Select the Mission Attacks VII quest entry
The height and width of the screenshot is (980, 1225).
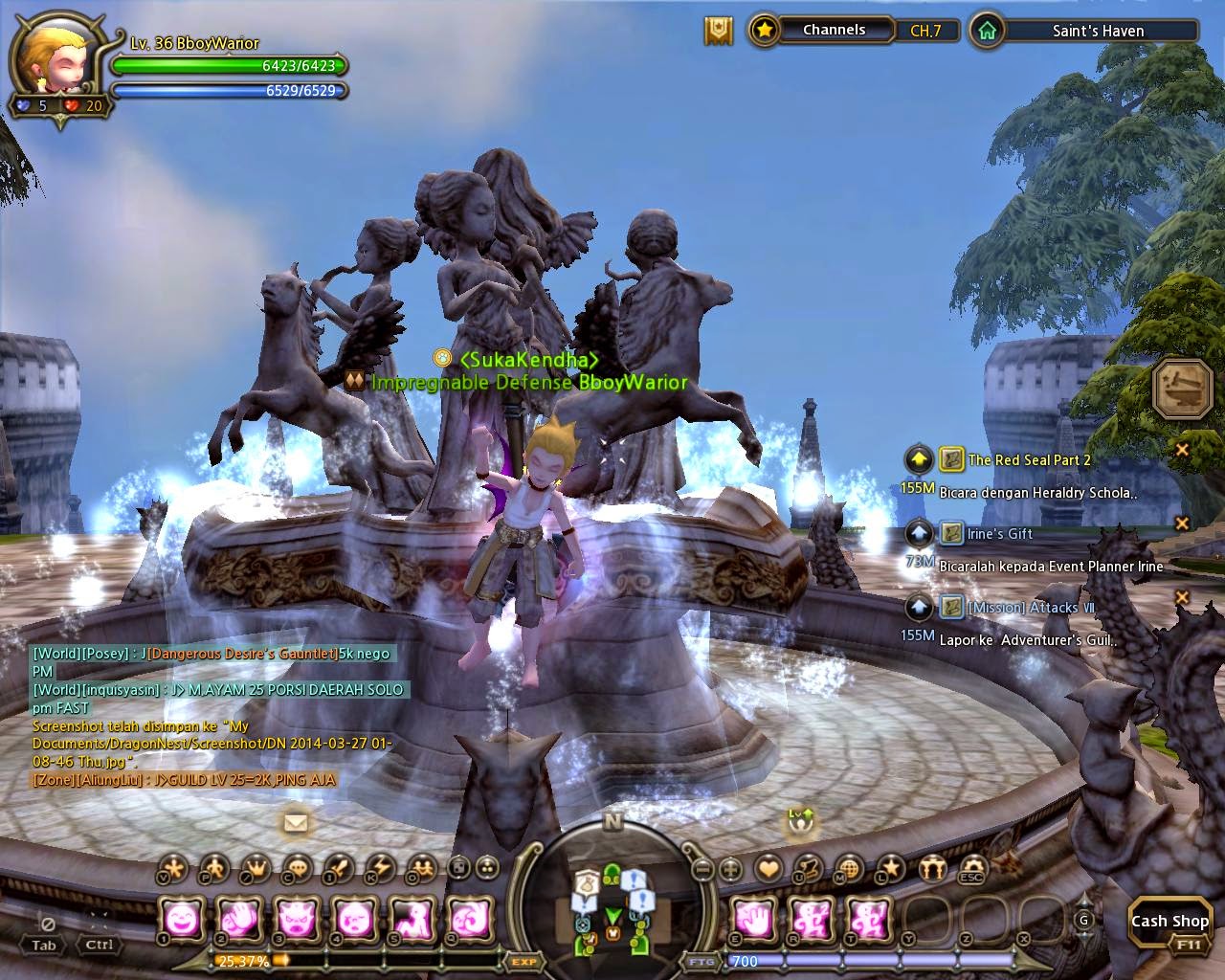coord(1031,608)
